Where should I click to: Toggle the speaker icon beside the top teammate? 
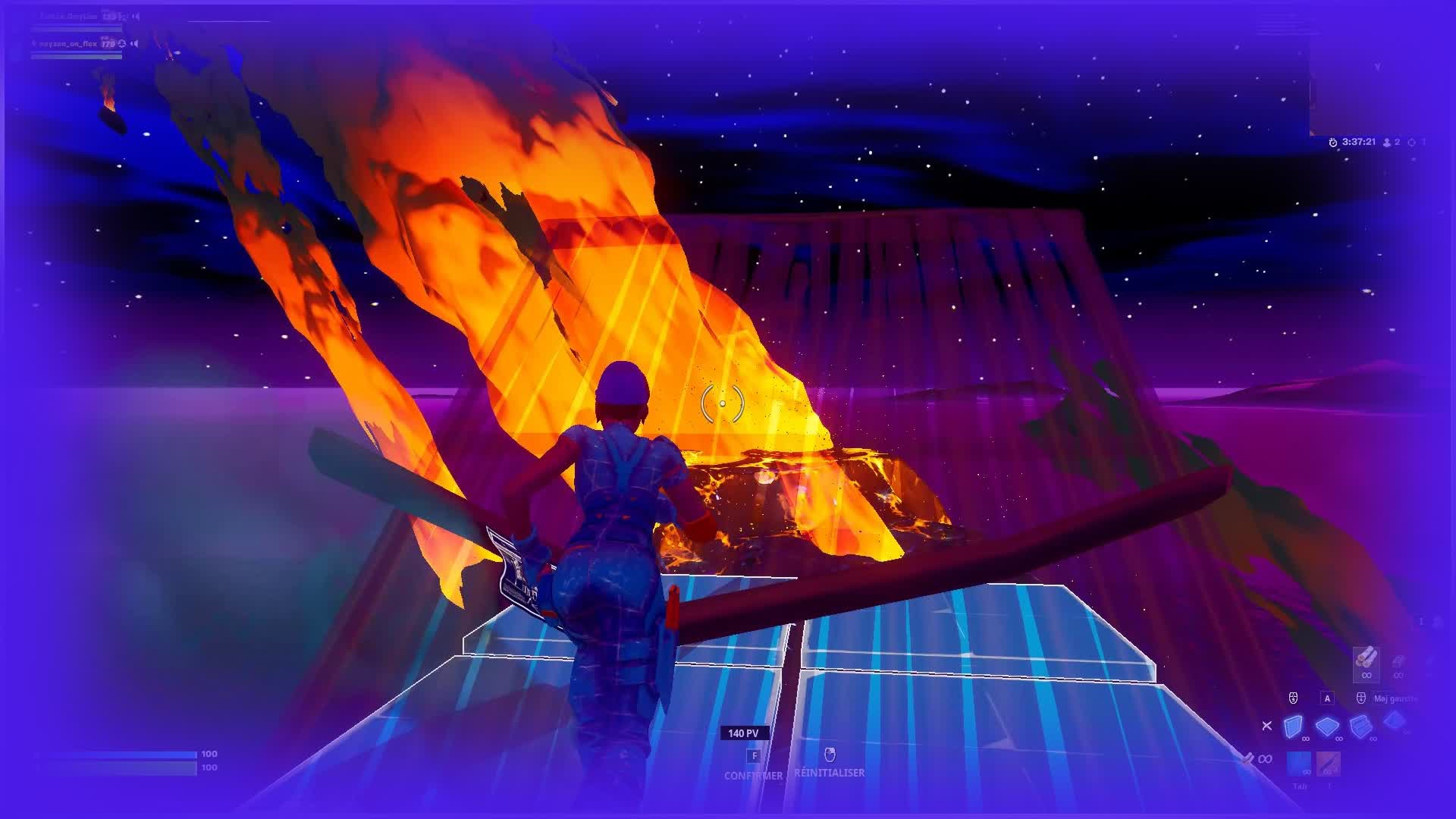(136, 15)
